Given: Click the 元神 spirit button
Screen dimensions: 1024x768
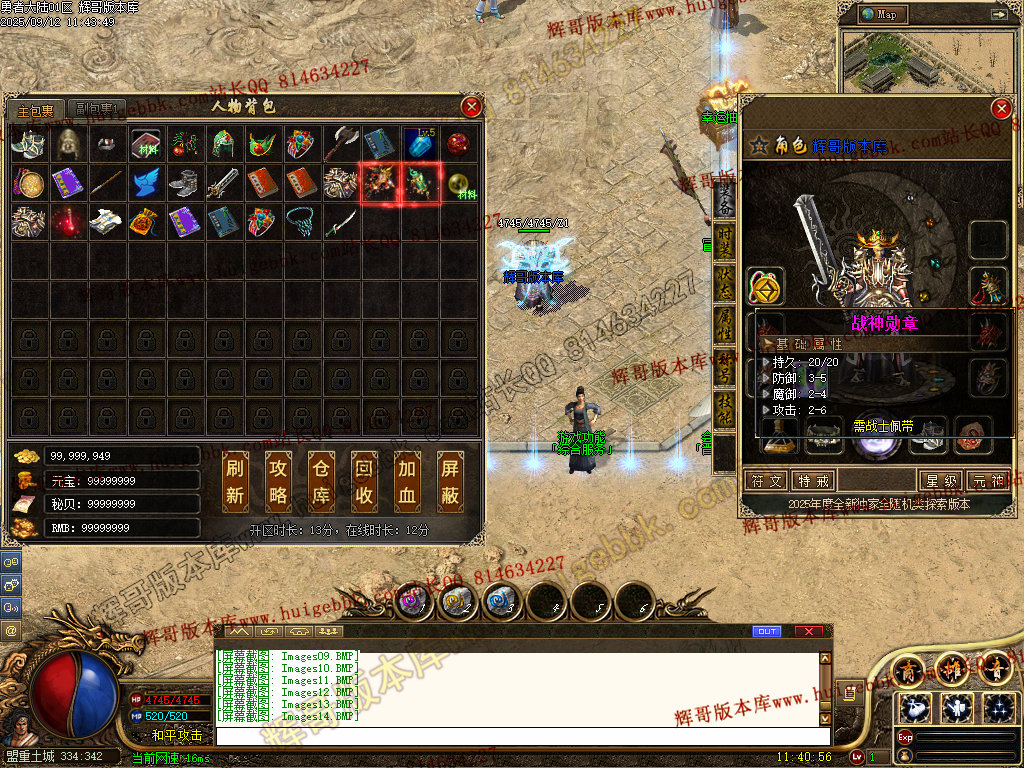Looking at the screenshot, I should pos(990,481).
